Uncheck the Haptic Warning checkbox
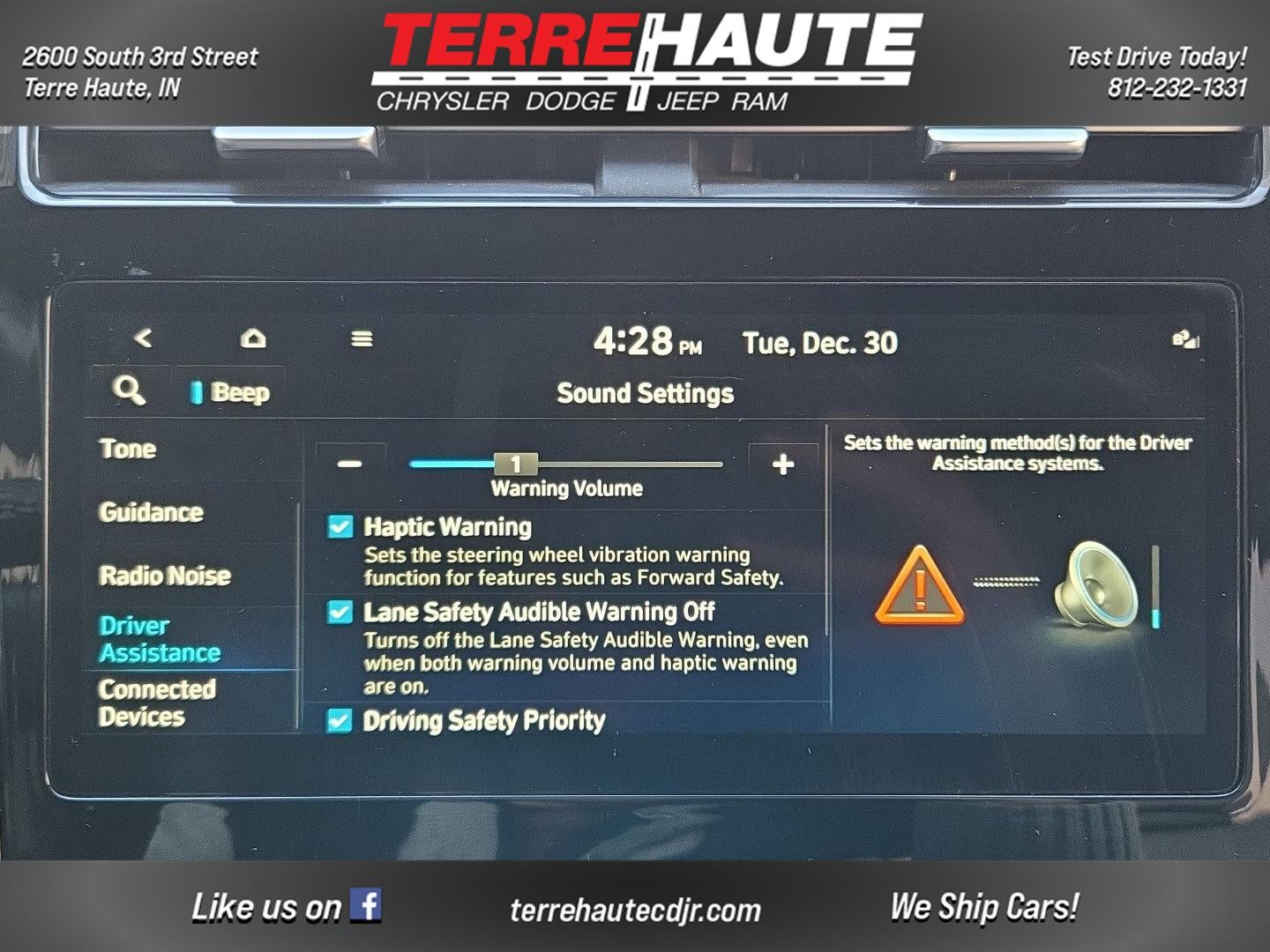Screen dimensions: 1270x952 pos(340,525)
